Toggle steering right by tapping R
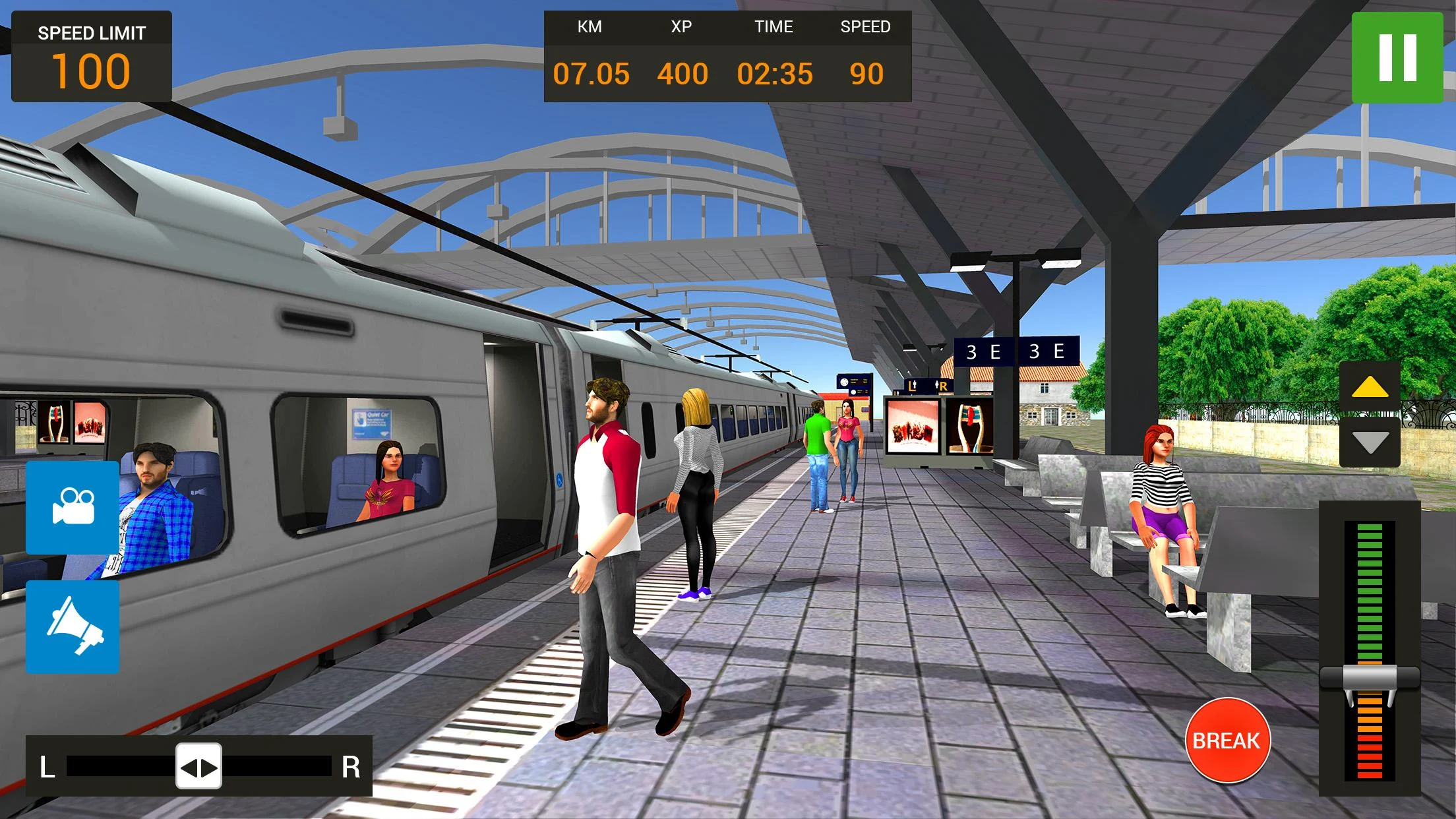 pos(352,767)
